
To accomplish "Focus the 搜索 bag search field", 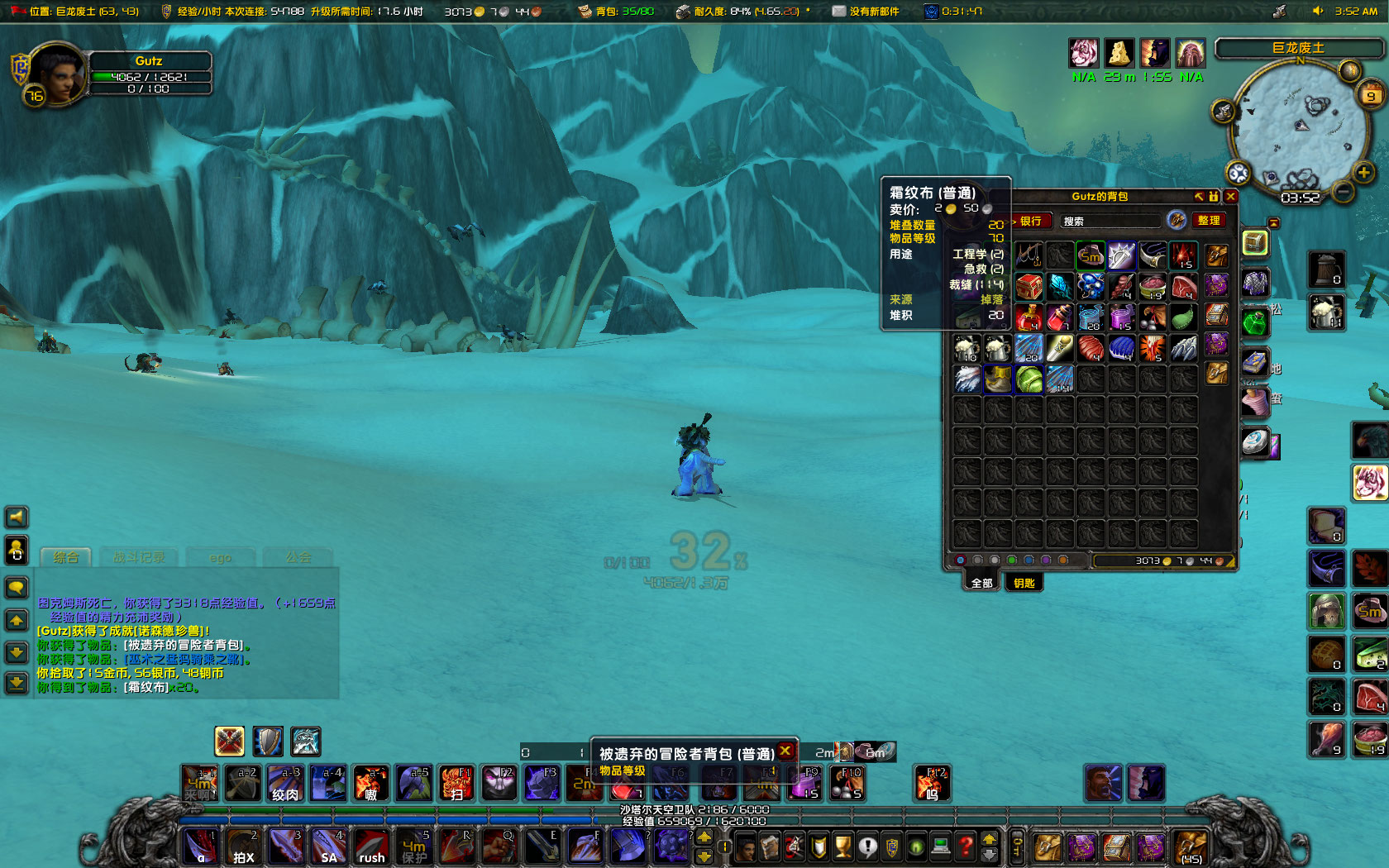I will [x=1110, y=221].
